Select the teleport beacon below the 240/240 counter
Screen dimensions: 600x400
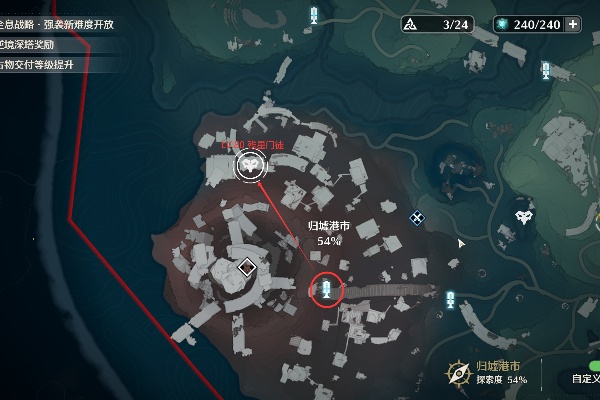pos(546,70)
